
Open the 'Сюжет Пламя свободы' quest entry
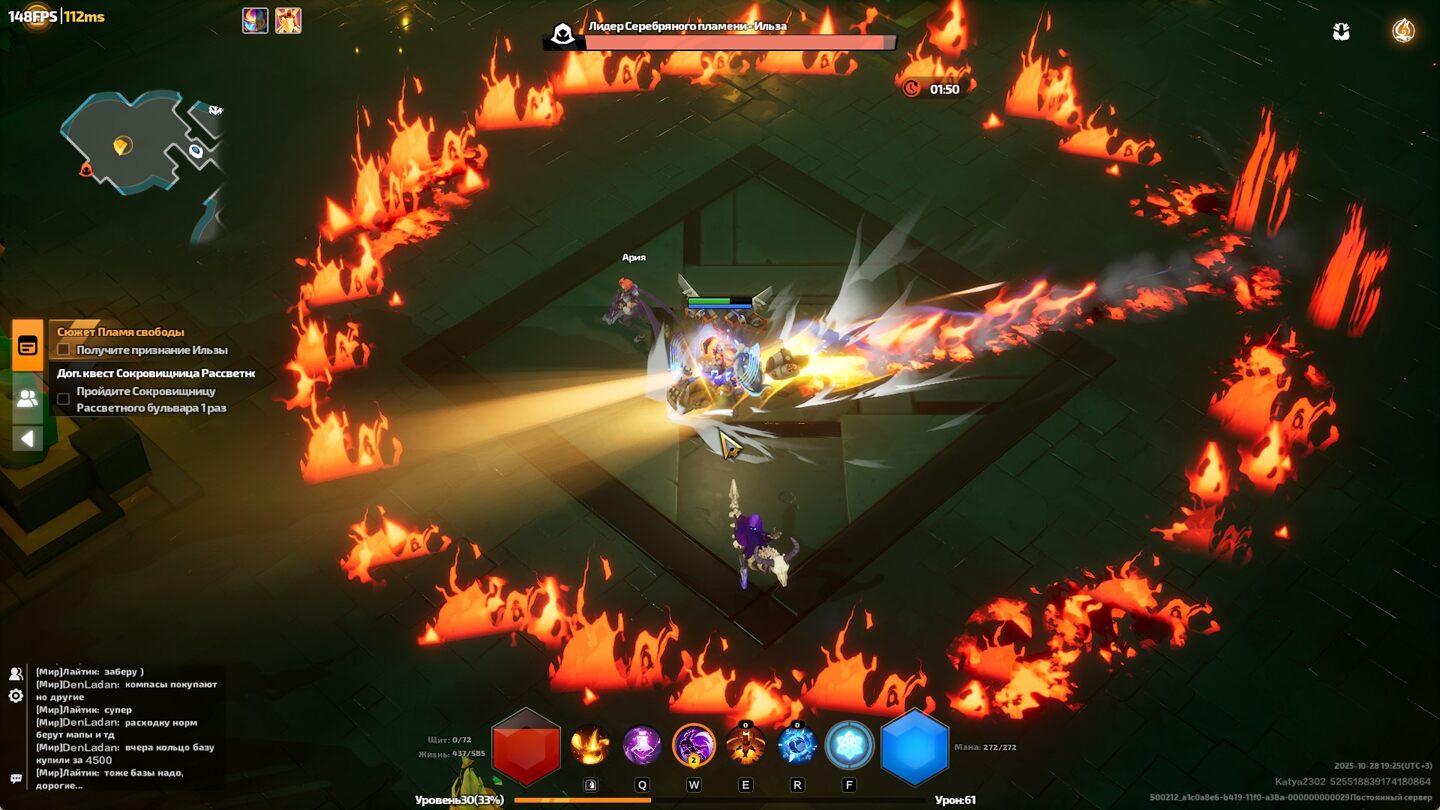coord(121,332)
